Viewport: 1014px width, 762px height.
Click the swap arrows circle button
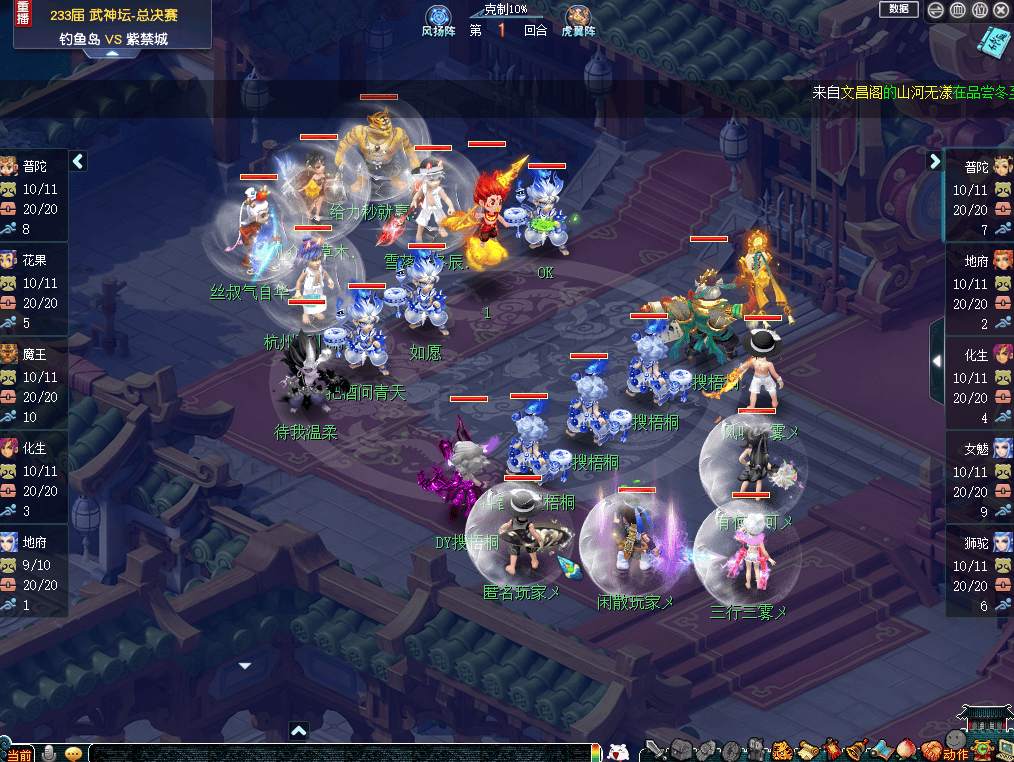tap(936, 10)
